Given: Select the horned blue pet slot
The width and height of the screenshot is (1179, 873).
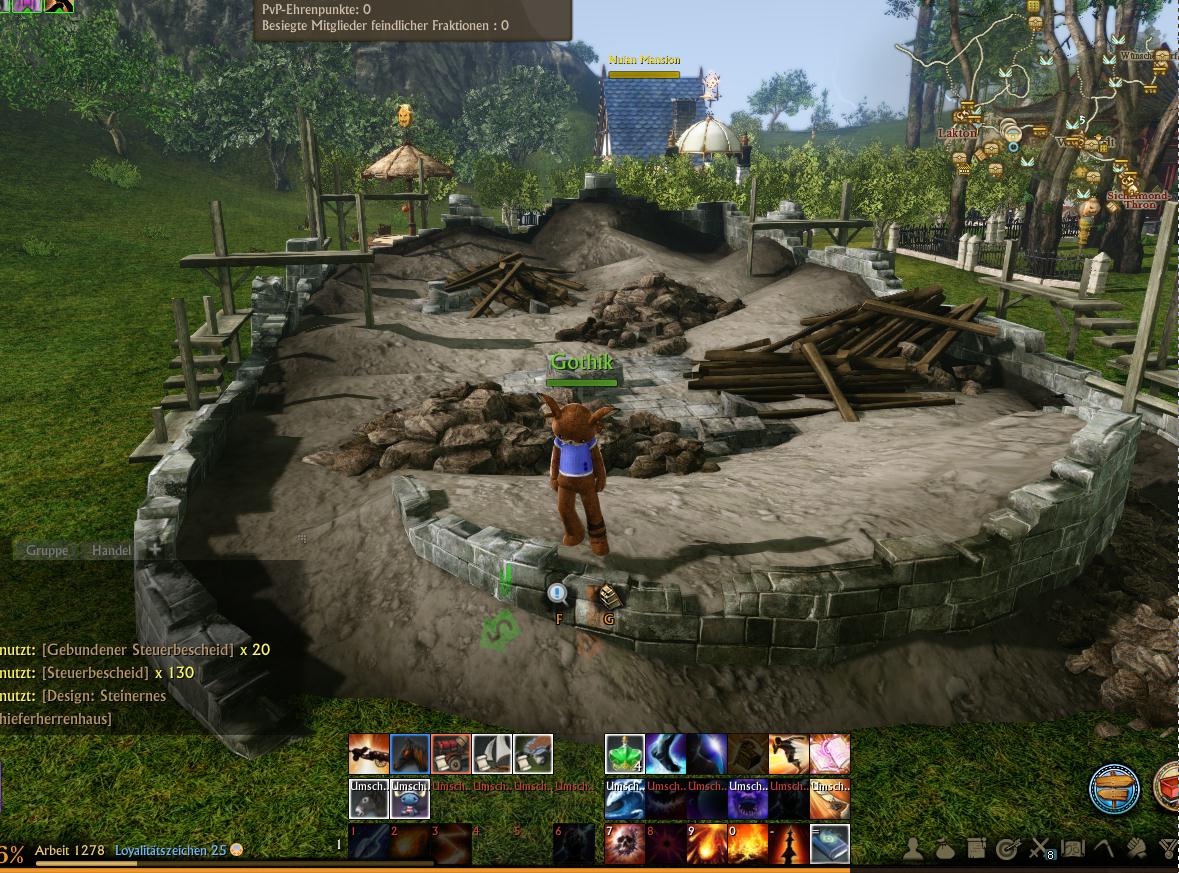Looking at the screenshot, I should pos(409,799).
